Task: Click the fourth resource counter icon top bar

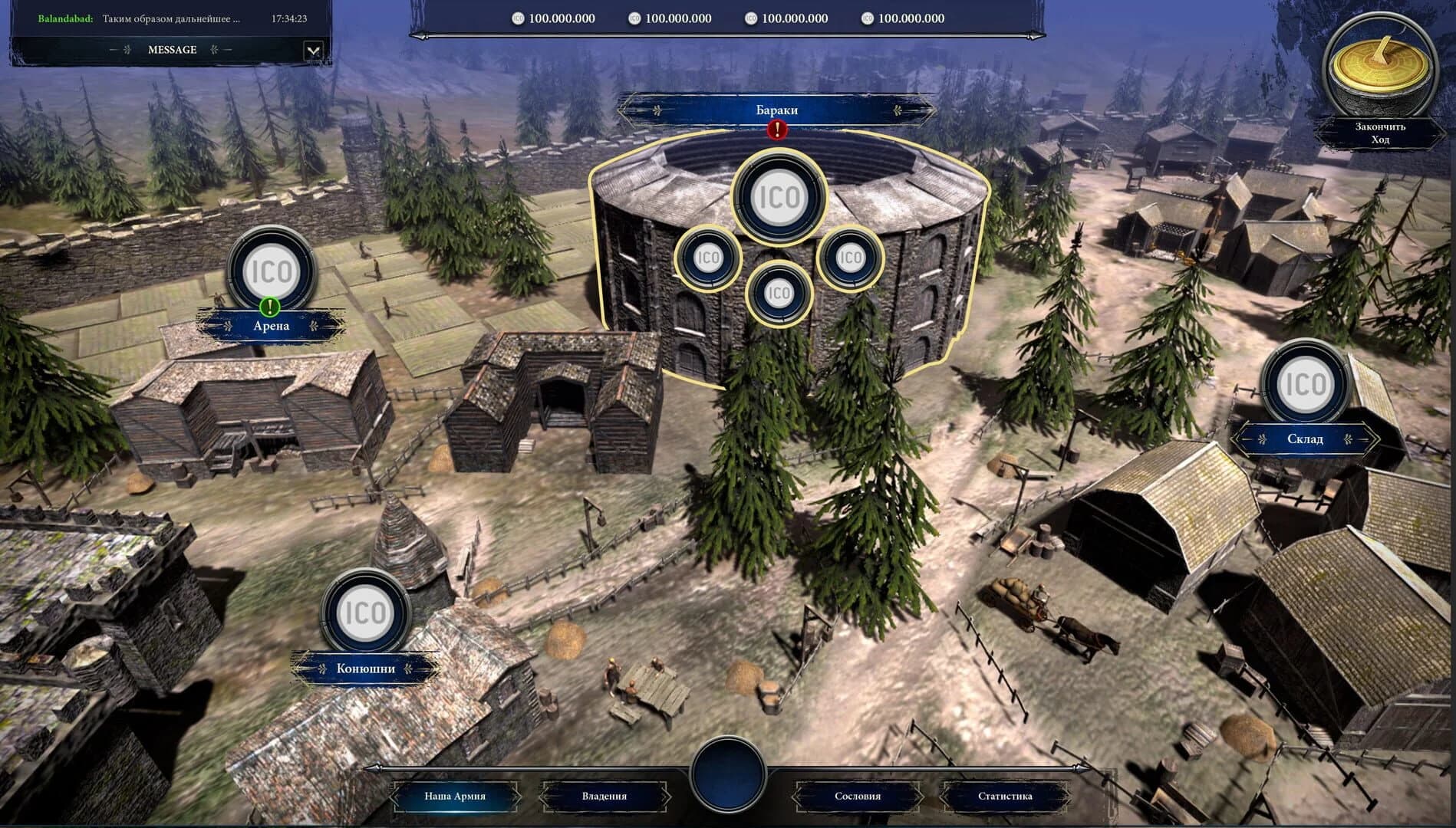Action: 868,18
